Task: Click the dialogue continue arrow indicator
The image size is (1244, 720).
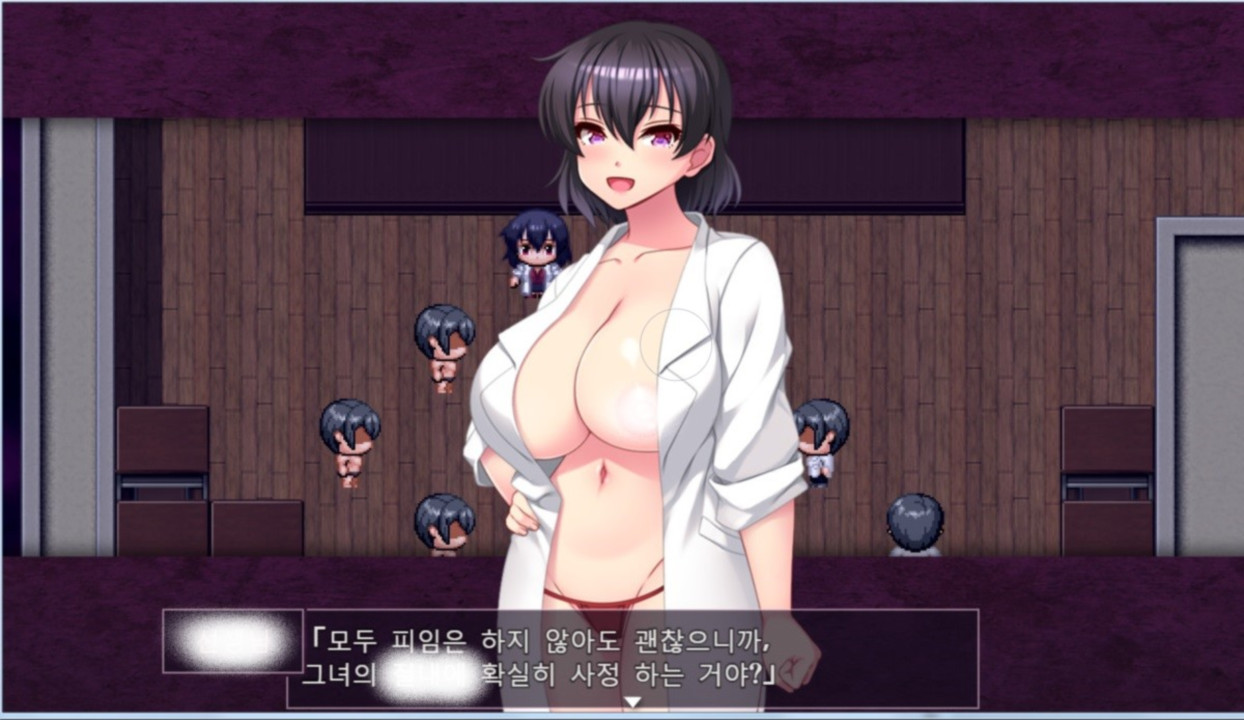Action: pyautogui.click(x=632, y=702)
